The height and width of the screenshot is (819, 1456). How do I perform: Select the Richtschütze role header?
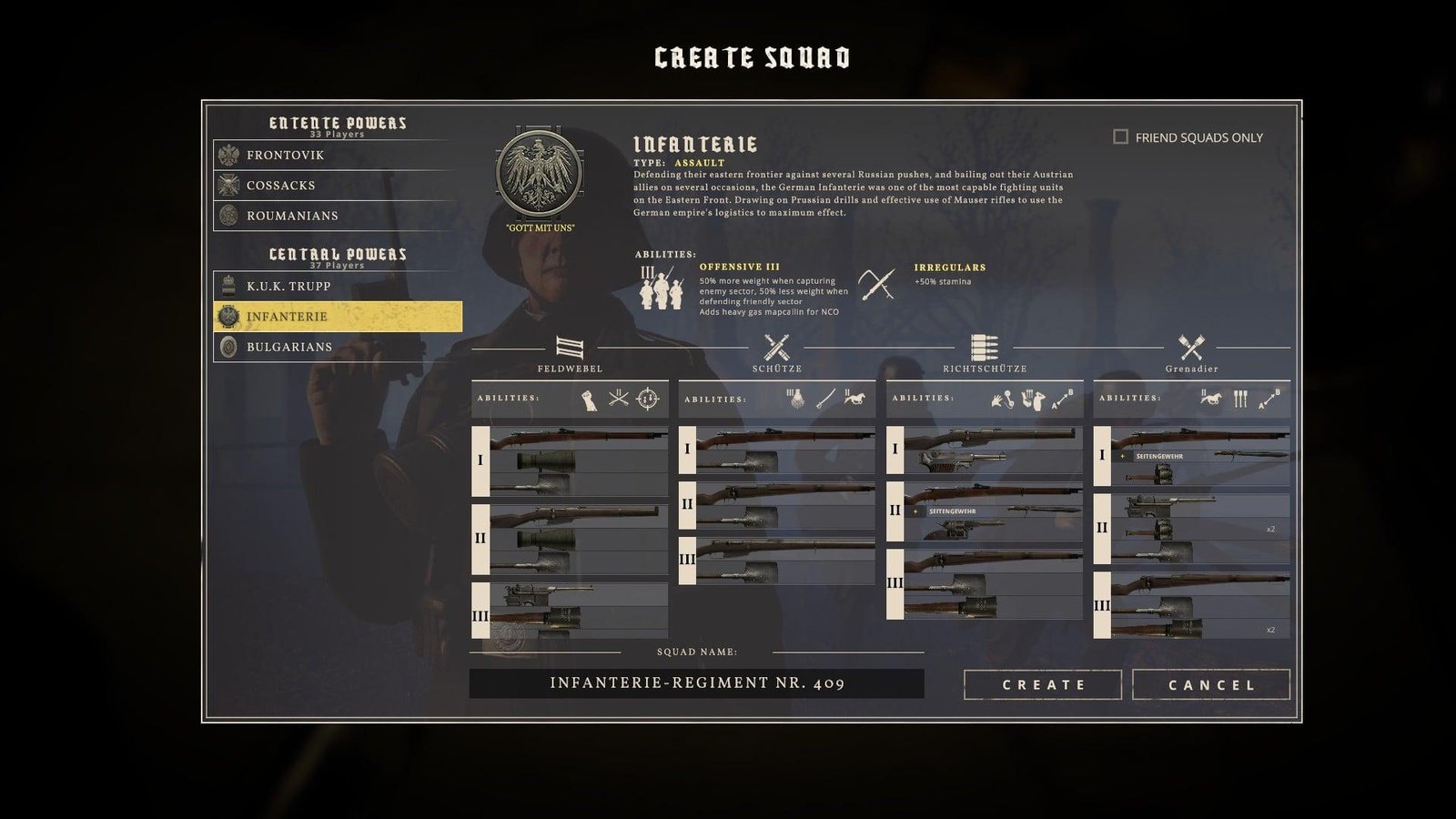coord(985,352)
